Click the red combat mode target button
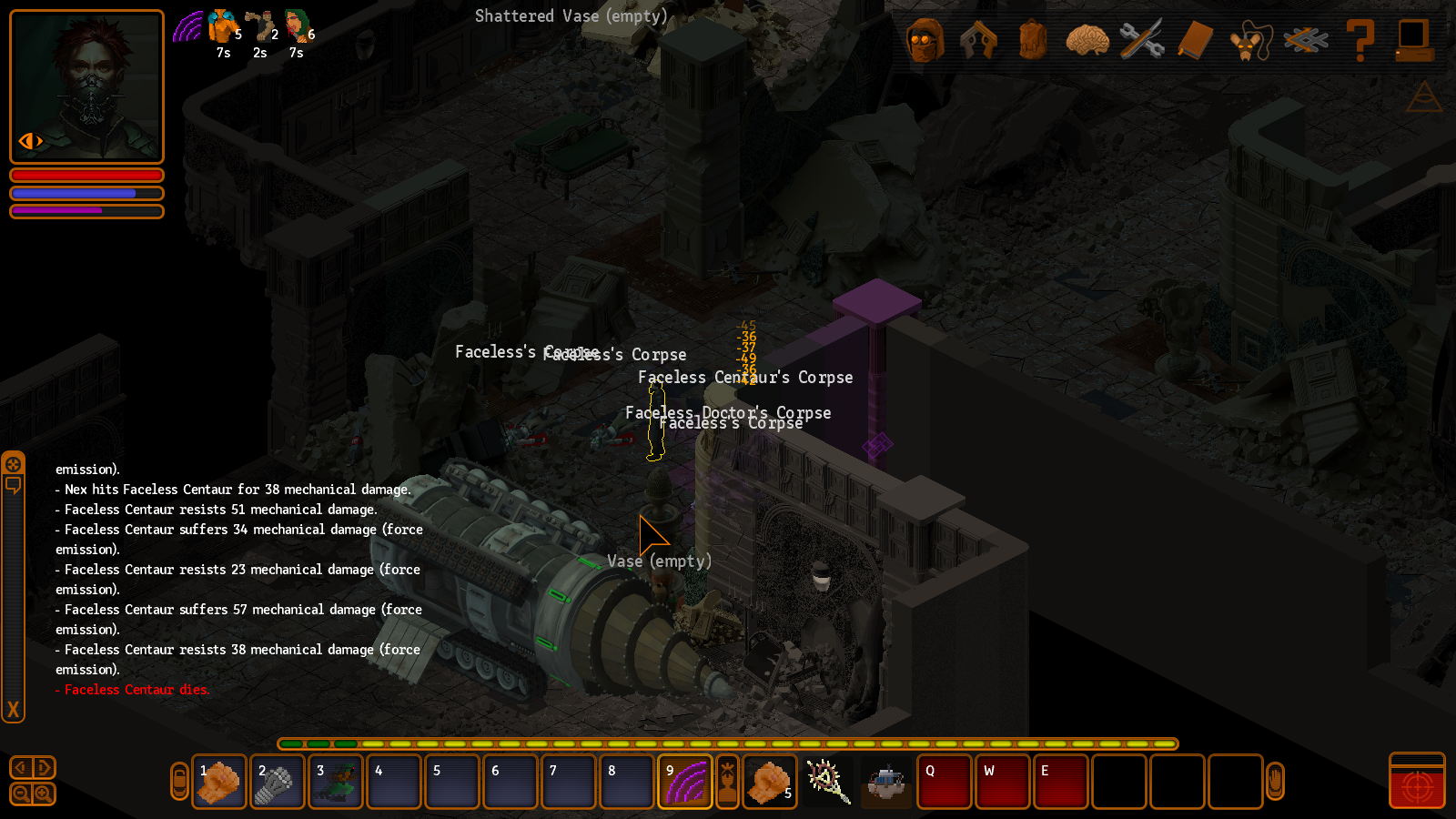Screen dimensions: 1456x819 (x=1417, y=783)
